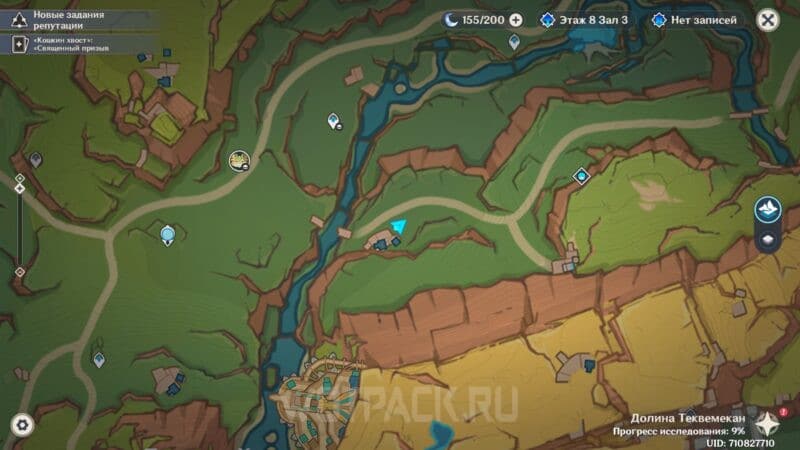Screen dimensions: 800x450
Task: Select the round yellow marker near the road
Action: [x=239, y=159]
